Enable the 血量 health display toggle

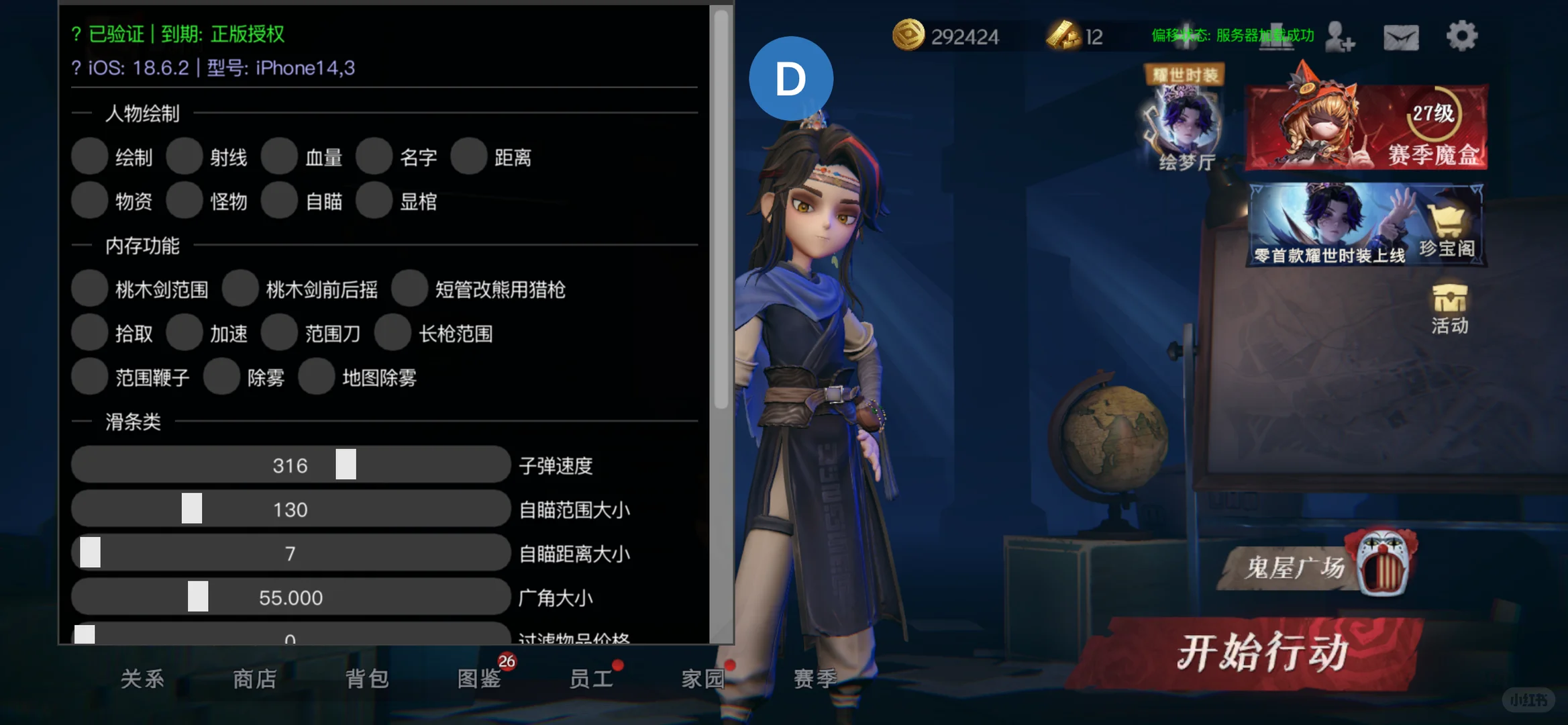pos(280,156)
